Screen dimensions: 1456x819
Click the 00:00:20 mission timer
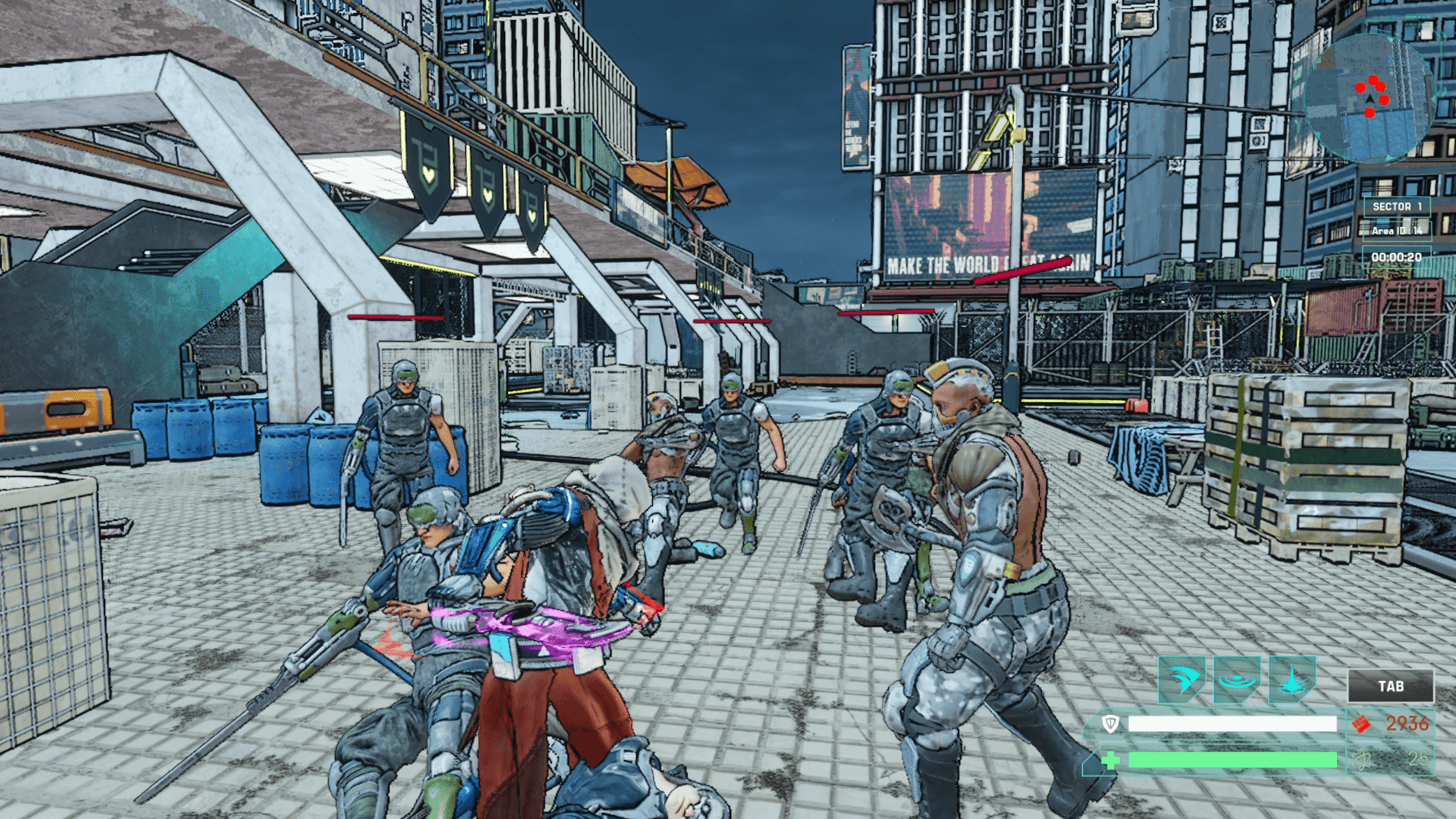click(x=1397, y=257)
